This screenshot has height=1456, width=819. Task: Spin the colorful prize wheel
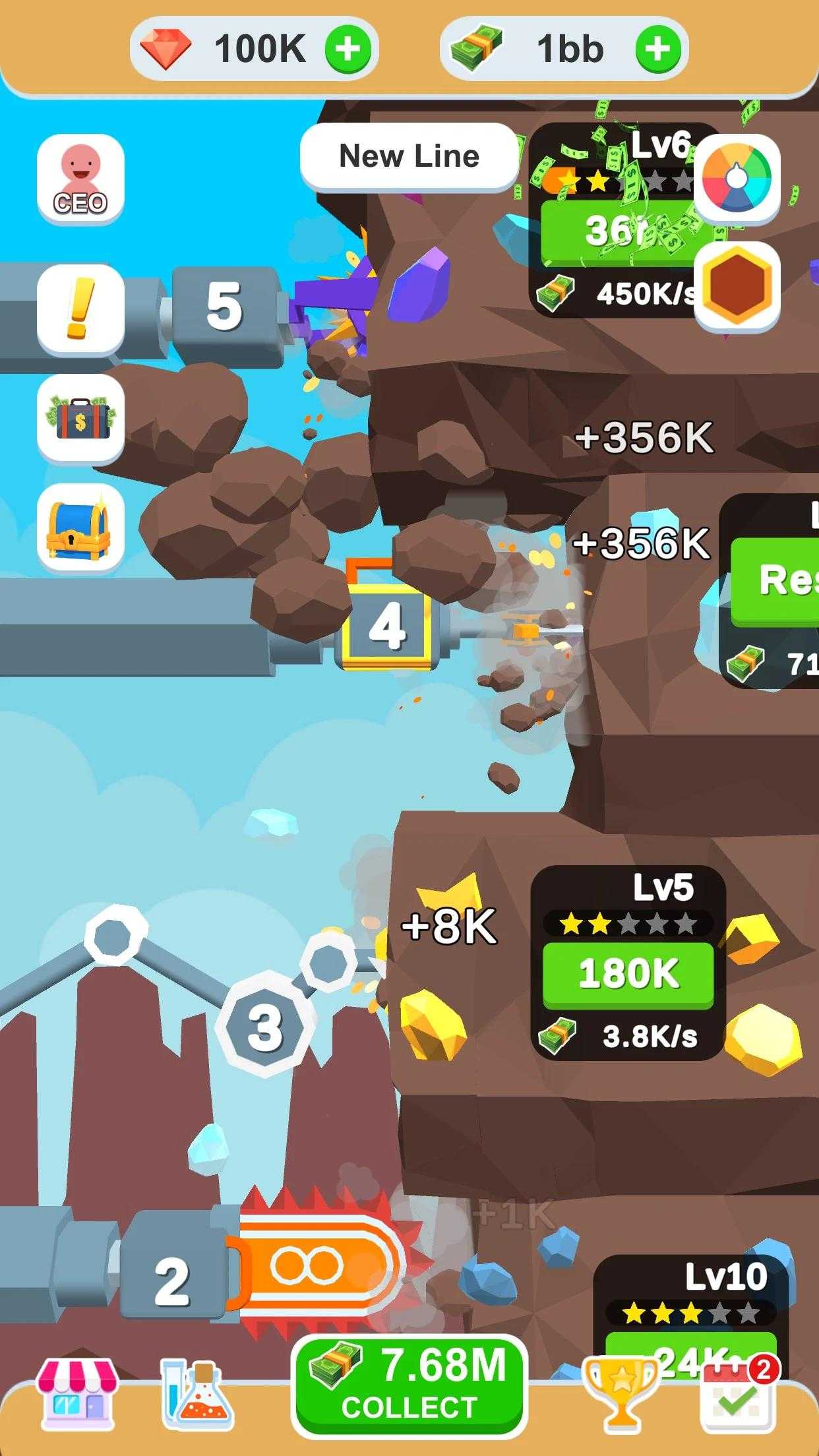click(737, 179)
